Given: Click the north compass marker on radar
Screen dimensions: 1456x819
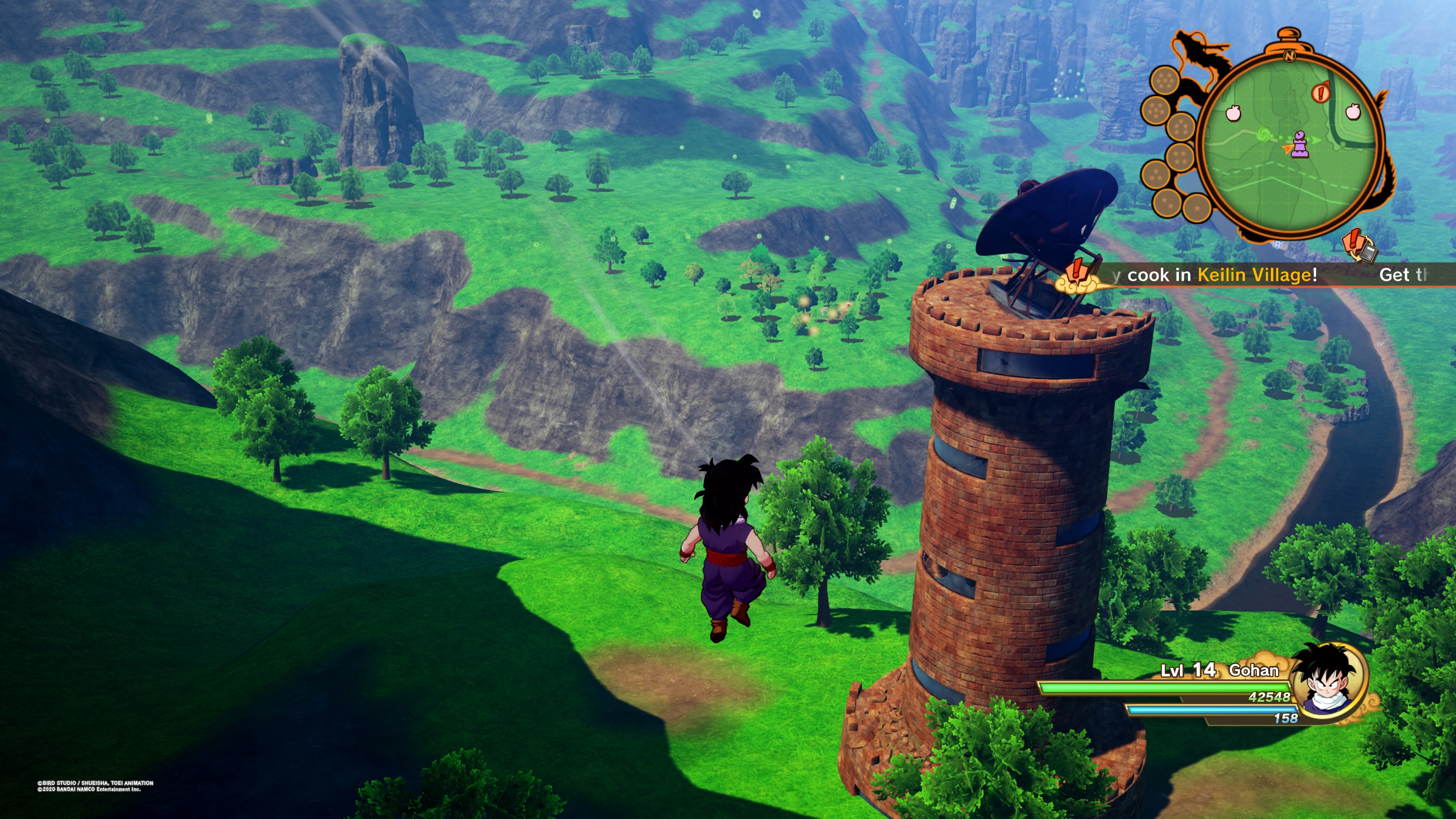Looking at the screenshot, I should pos(1289,55).
